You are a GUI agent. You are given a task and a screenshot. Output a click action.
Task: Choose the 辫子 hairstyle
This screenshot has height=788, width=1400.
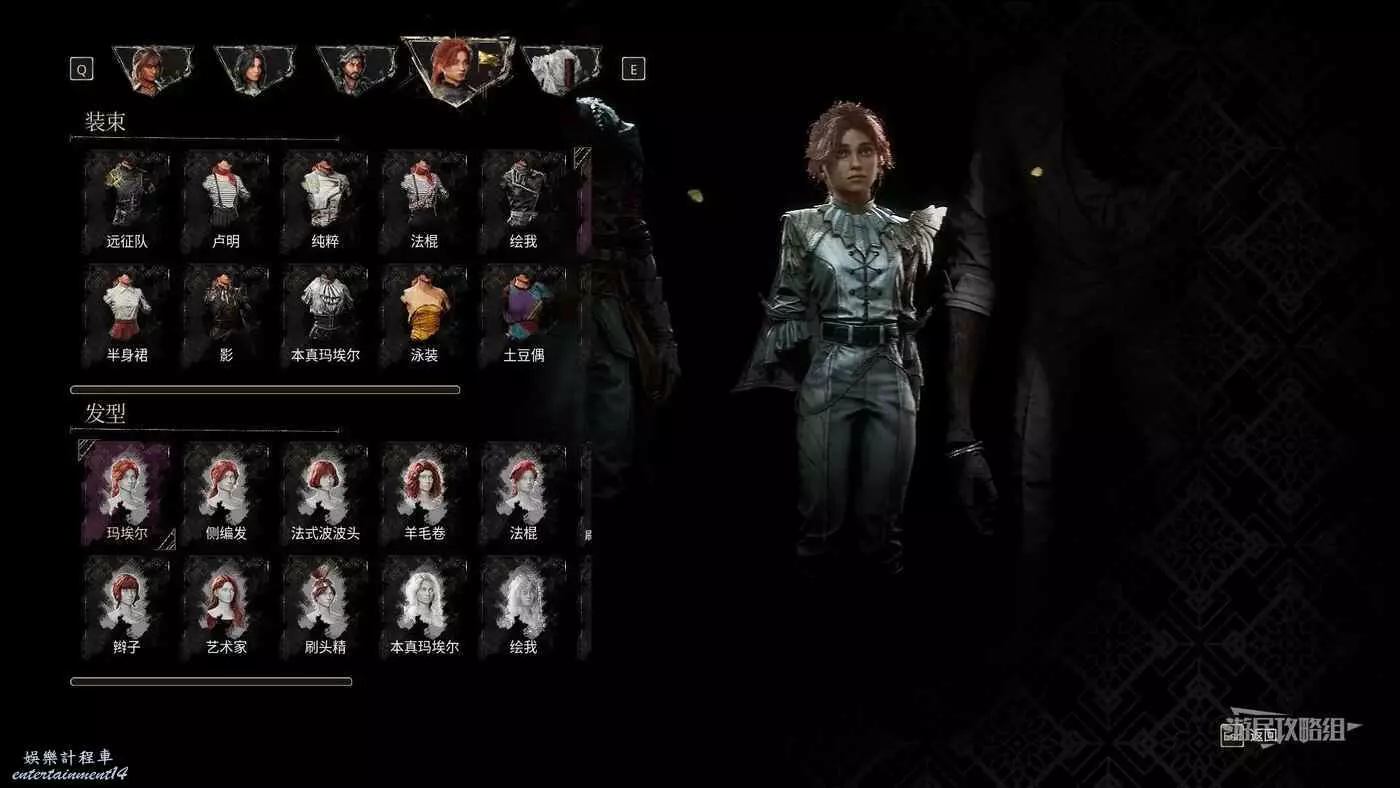click(x=127, y=607)
